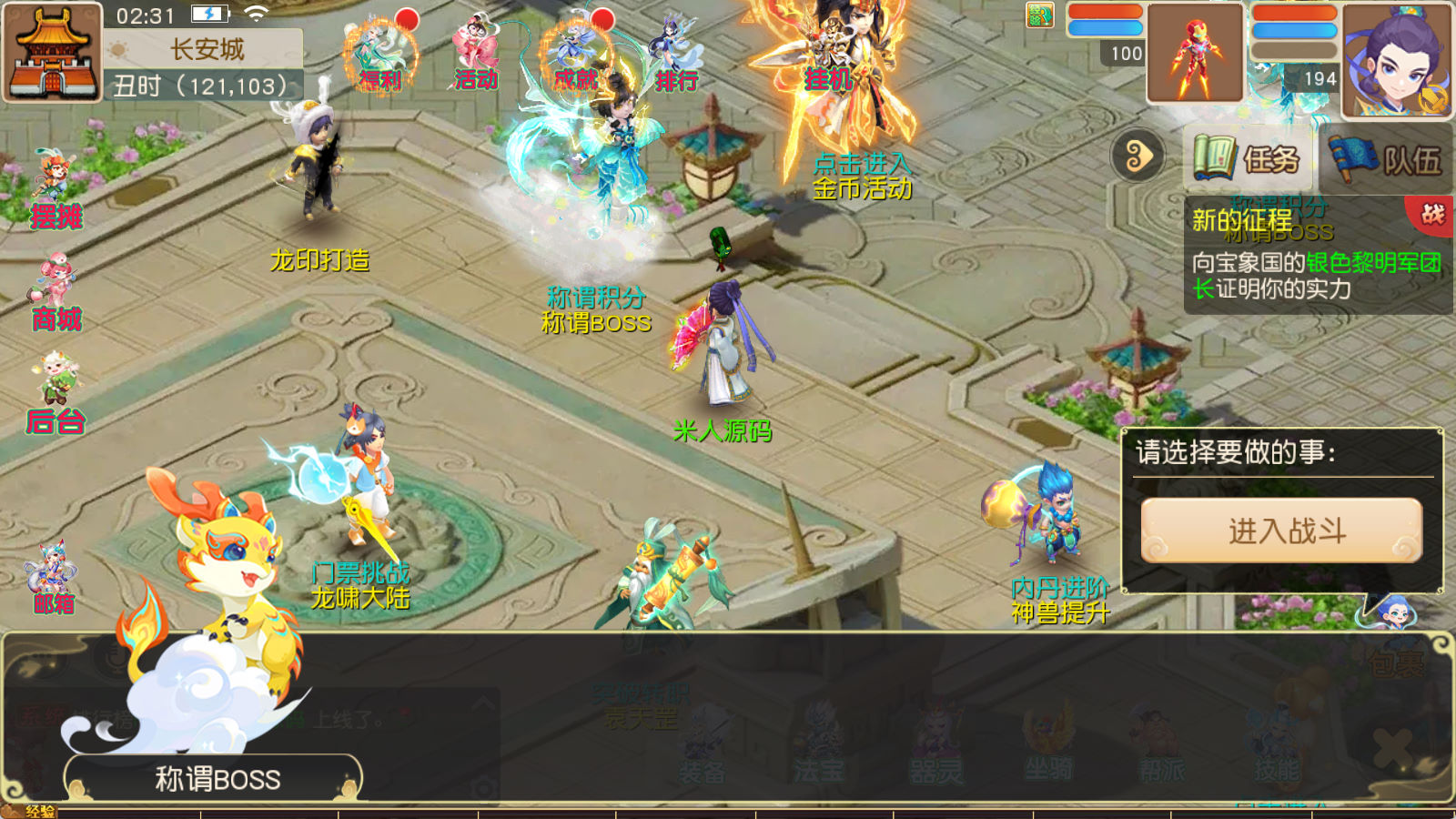1456x819 pixels.
Task: Open the 任务 quest tab
Action: [x=1247, y=159]
